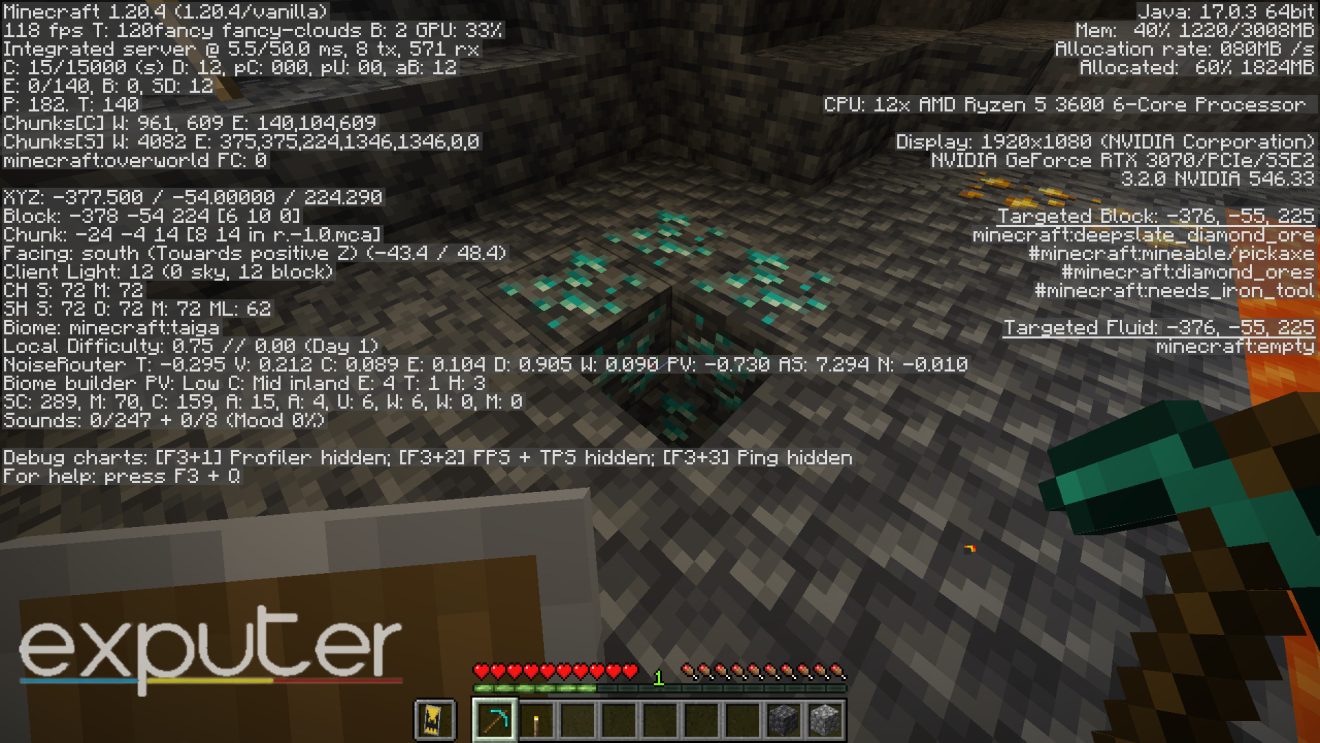Screen dimensions: 1320x743
Task: Click the XP level number above the bar
Action: 659,675
